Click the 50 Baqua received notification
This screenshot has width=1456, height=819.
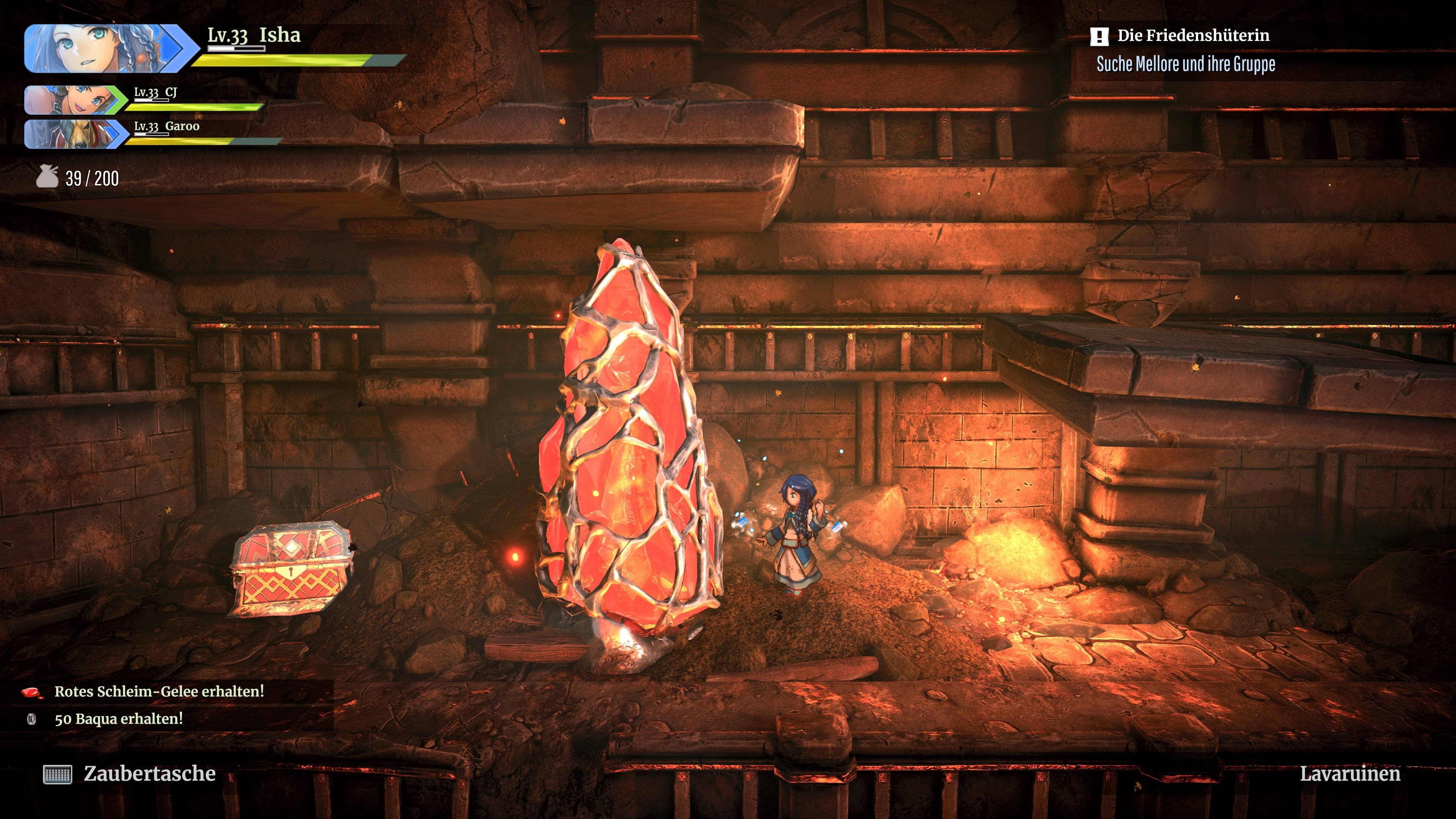[118, 719]
